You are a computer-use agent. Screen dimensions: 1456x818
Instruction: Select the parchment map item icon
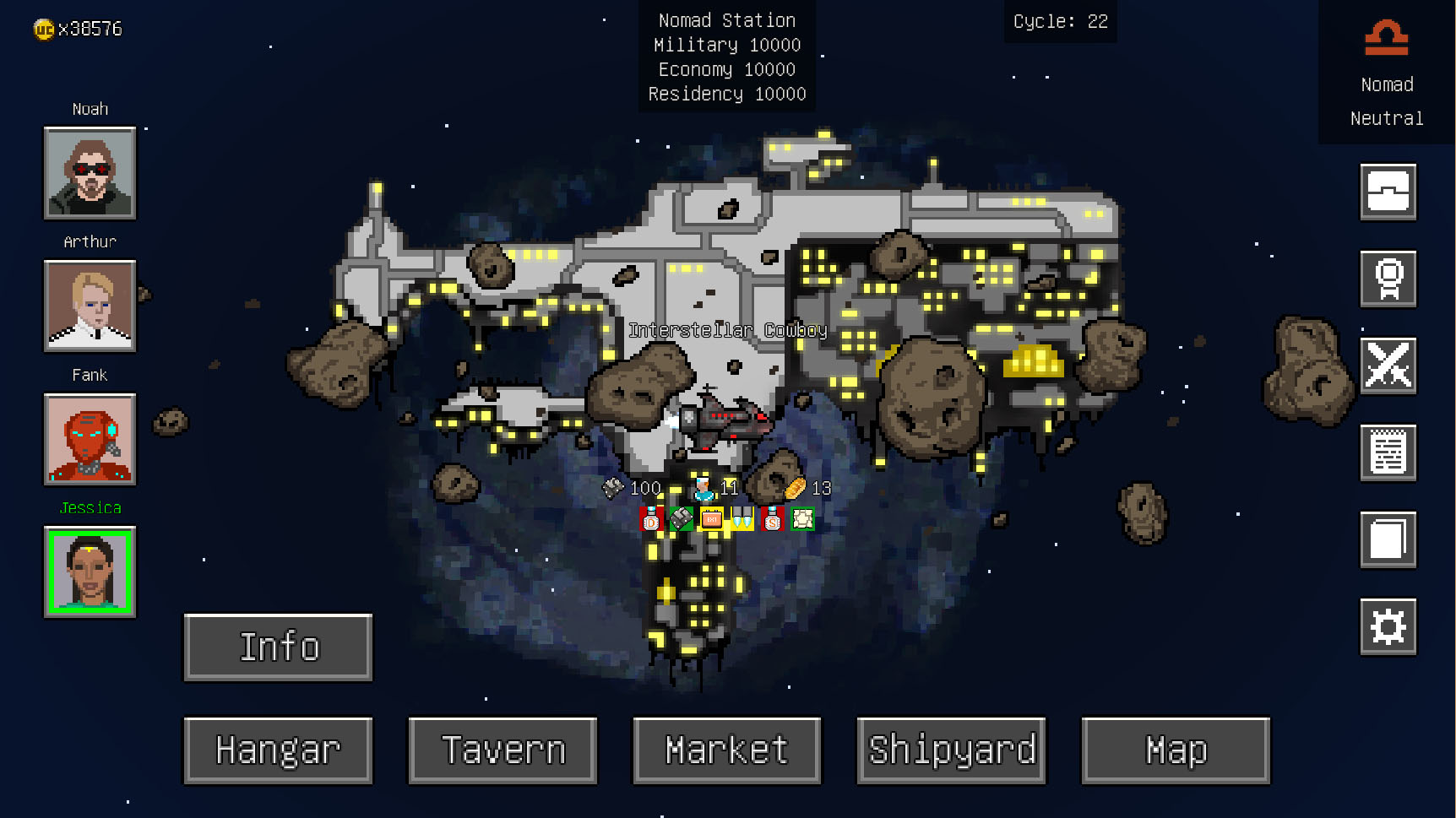[x=803, y=519]
